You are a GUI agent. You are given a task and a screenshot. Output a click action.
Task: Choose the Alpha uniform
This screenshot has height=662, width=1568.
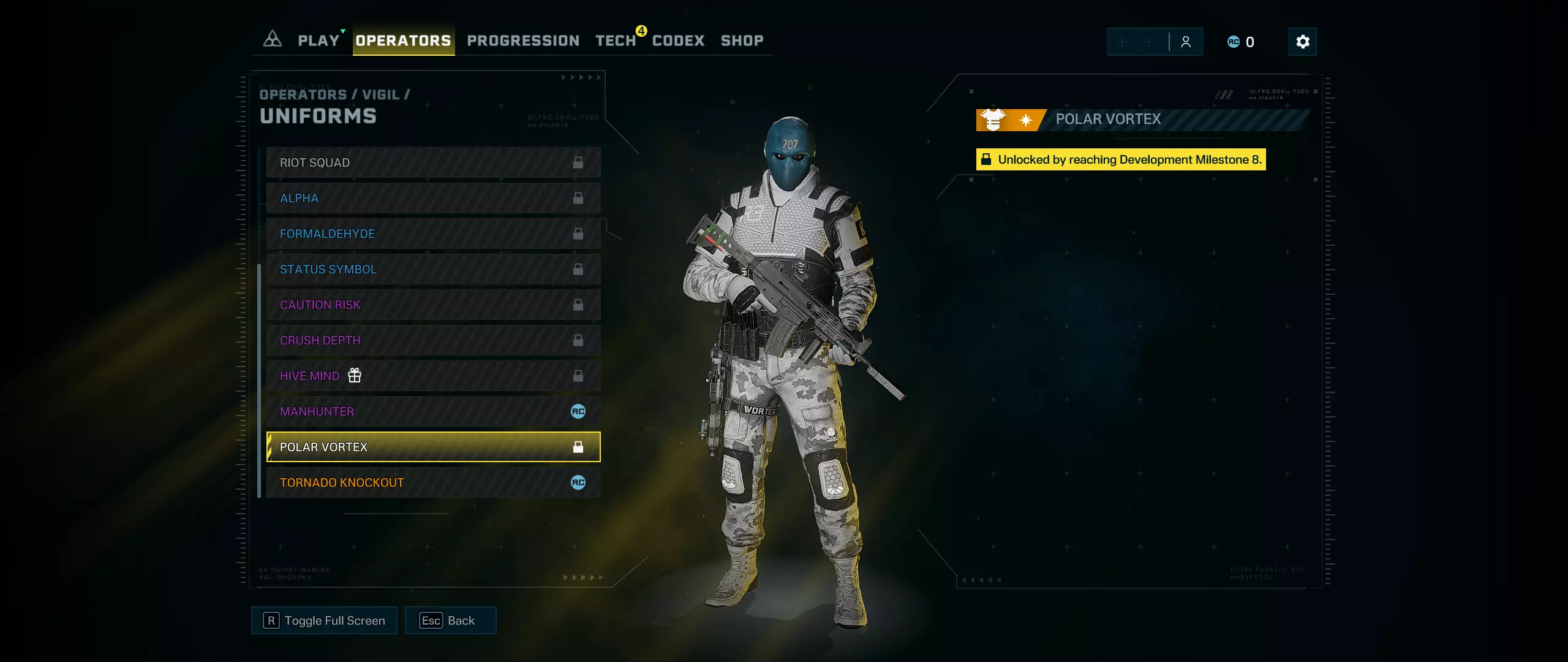point(433,198)
